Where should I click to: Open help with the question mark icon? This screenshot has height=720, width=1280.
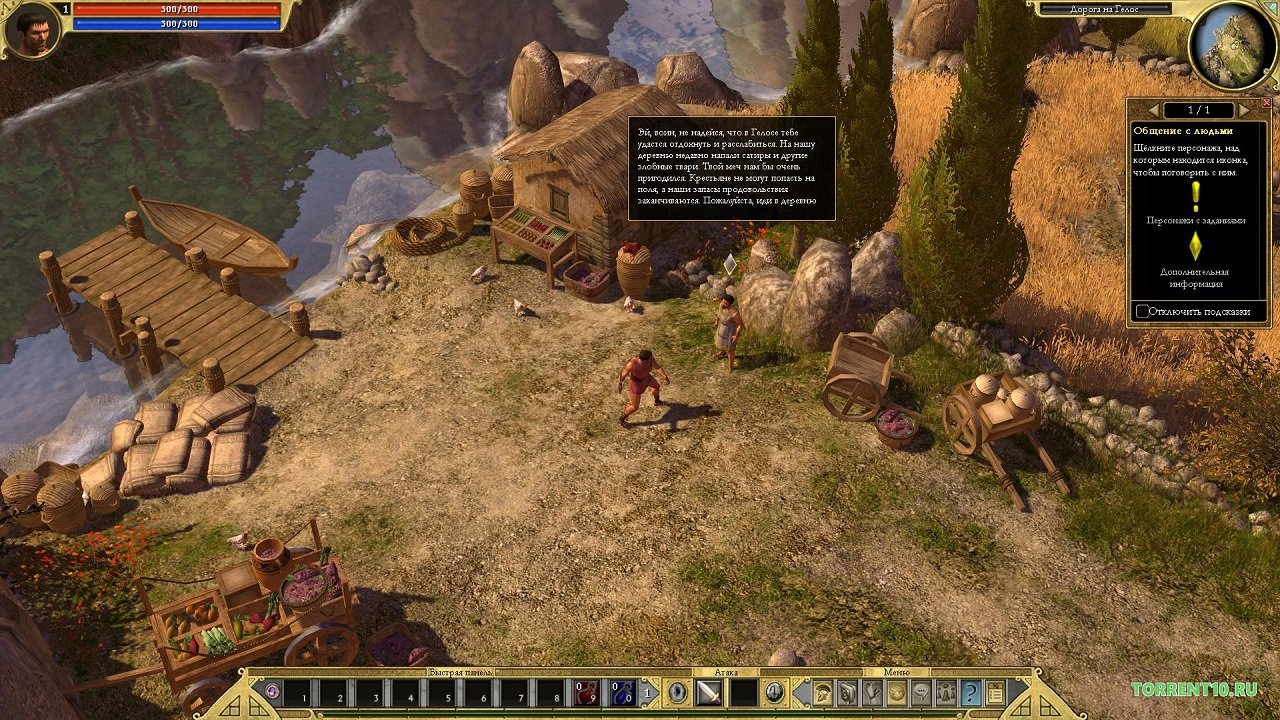(x=971, y=693)
